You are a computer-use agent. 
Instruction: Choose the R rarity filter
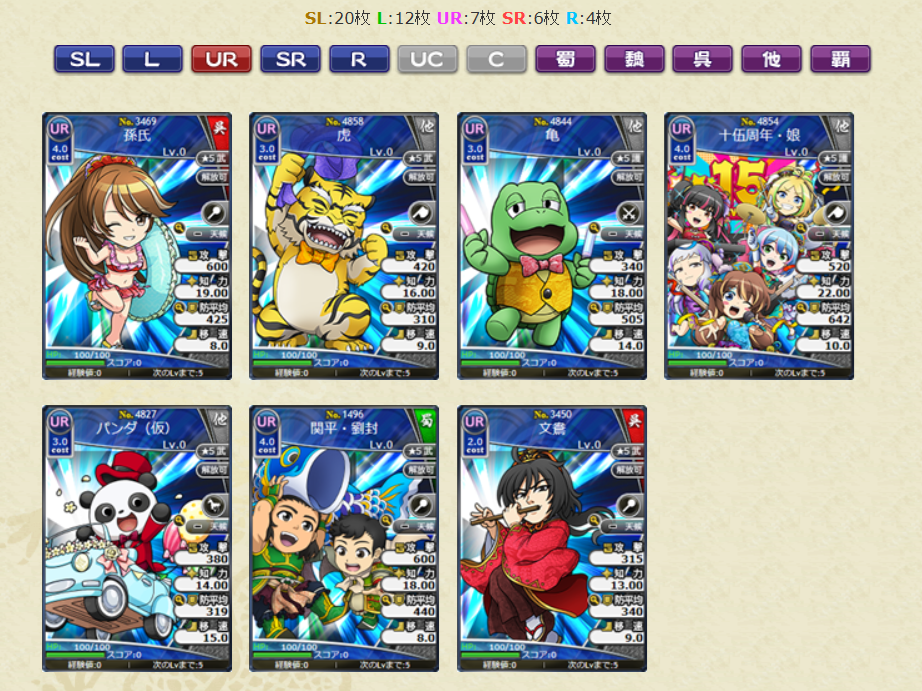click(x=359, y=59)
